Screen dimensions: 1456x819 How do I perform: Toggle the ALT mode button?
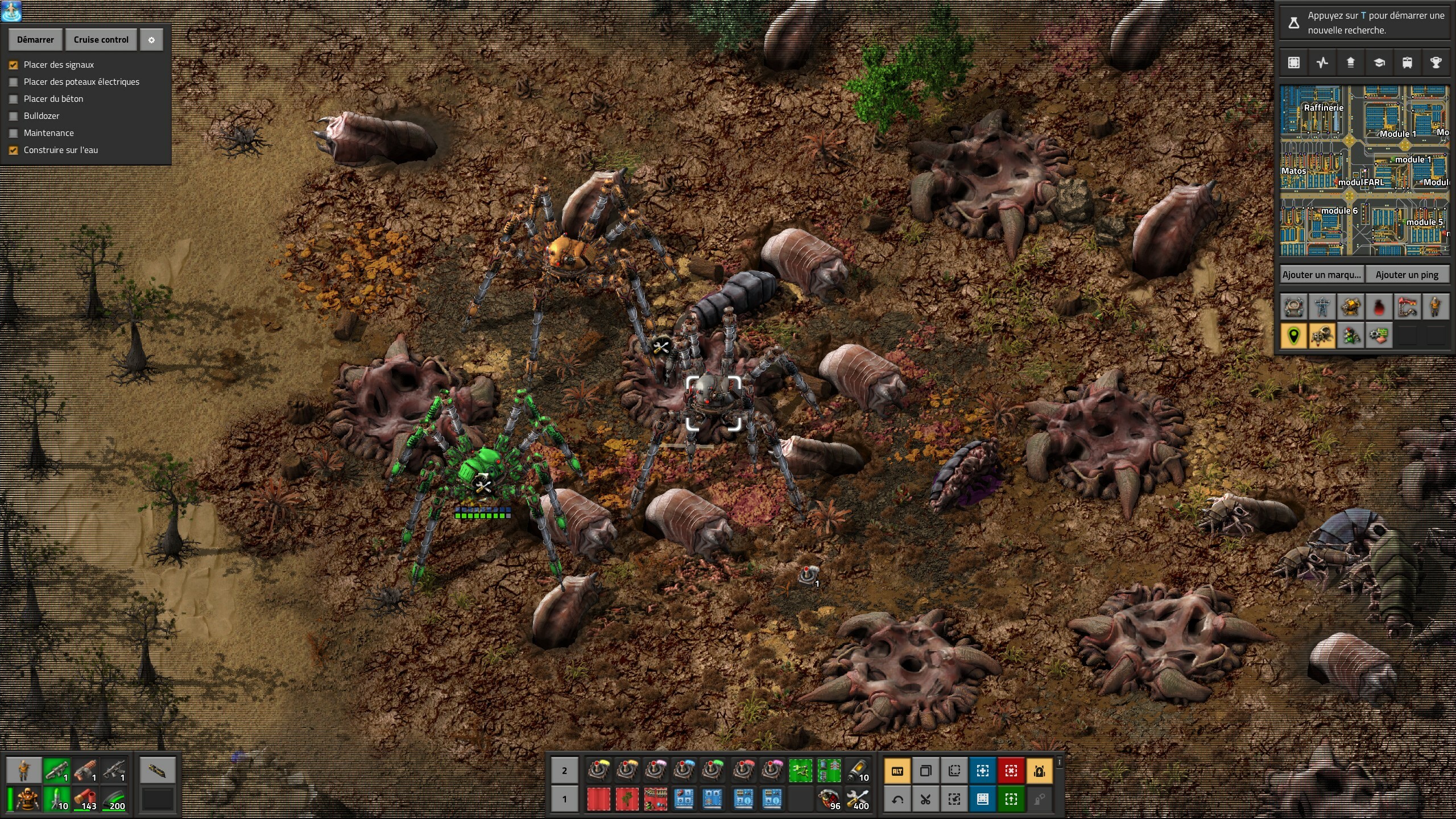897,771
